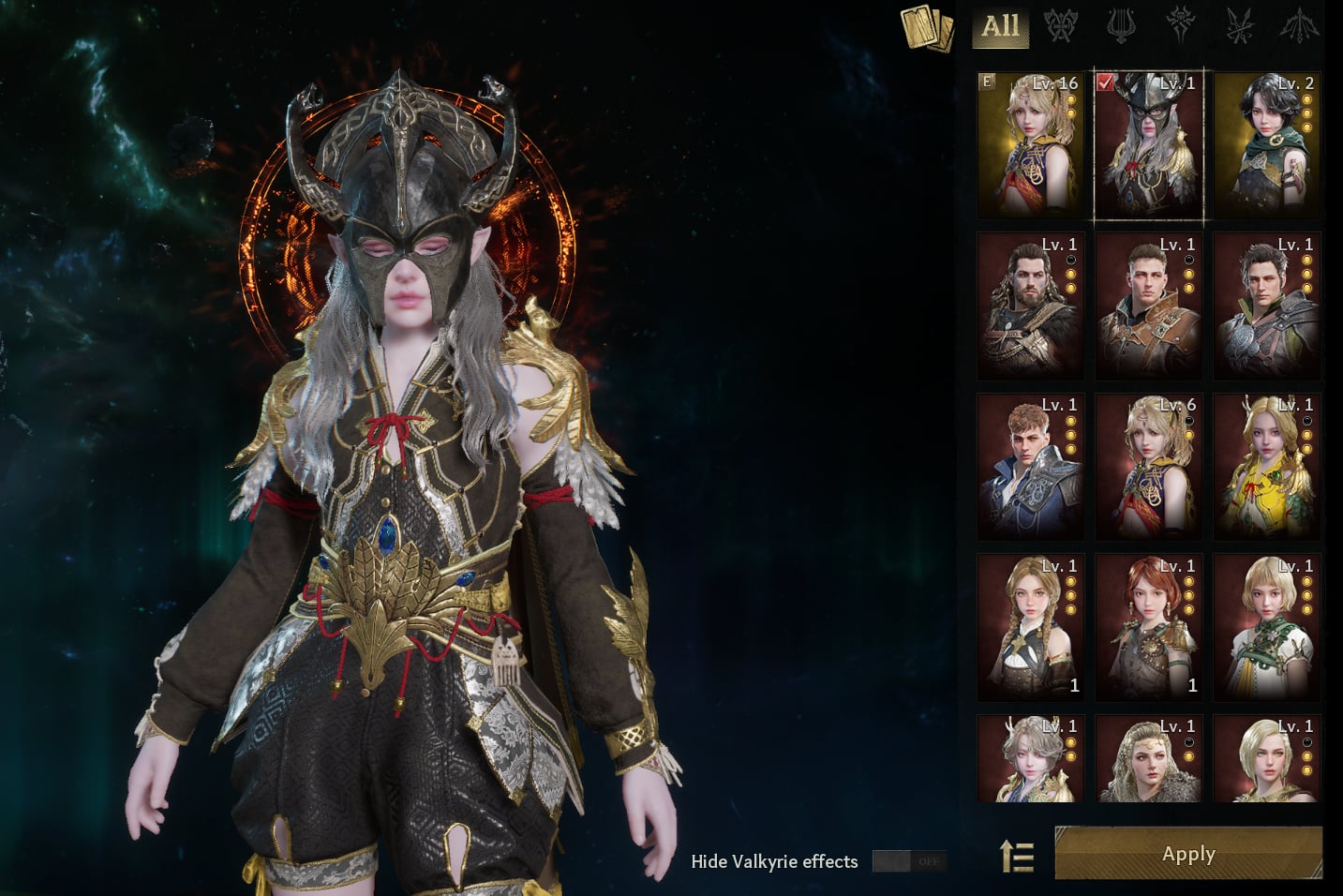Open the sort order button beside Apply
1343x896 pixels.
(x=1017, y=855)
